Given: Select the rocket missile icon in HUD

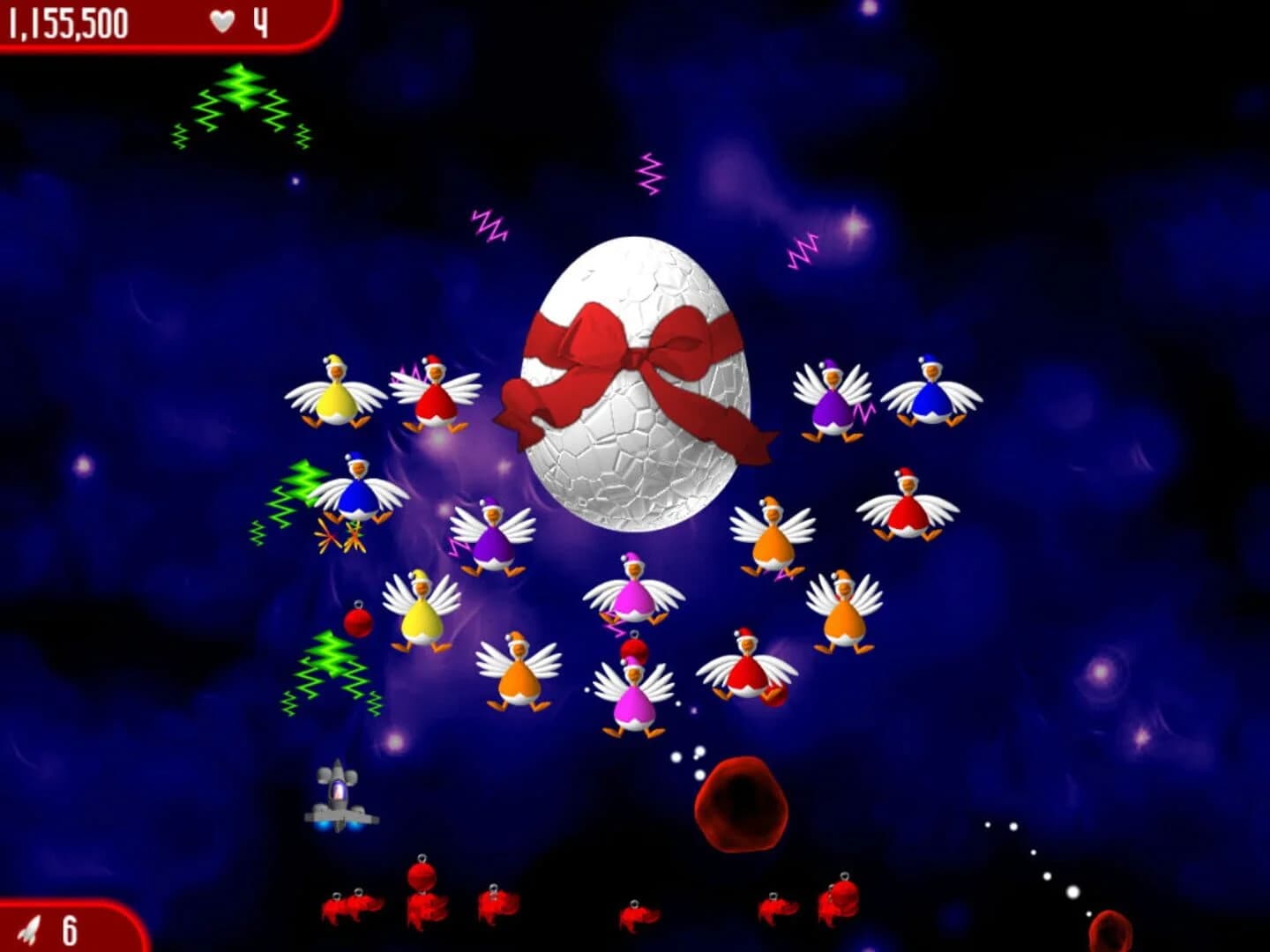Looking at the screenshot, I should 26,926.
